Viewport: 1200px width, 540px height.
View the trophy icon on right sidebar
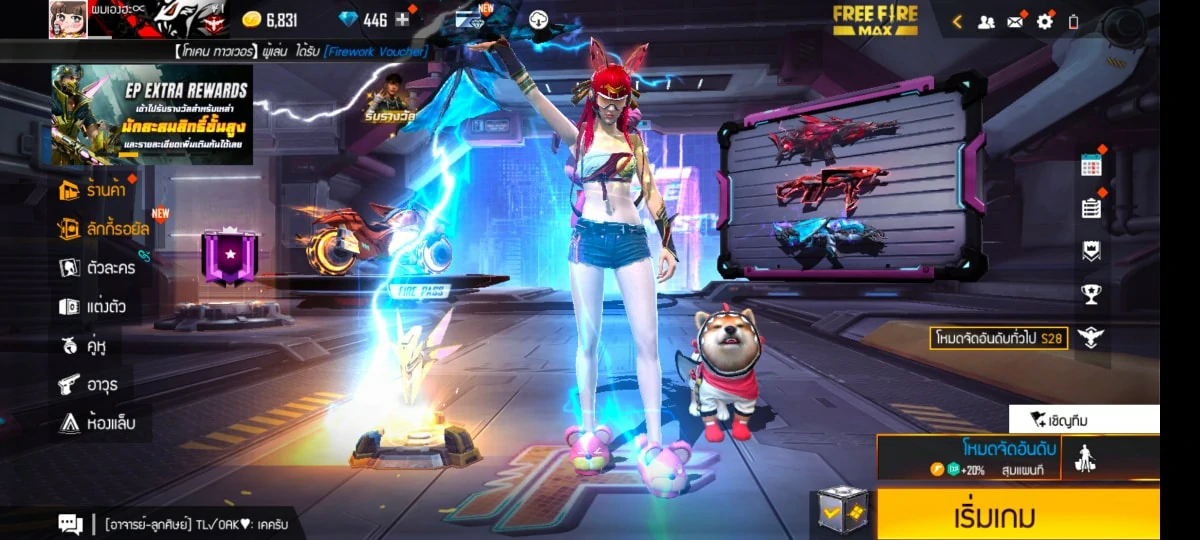click(1091, 294)
